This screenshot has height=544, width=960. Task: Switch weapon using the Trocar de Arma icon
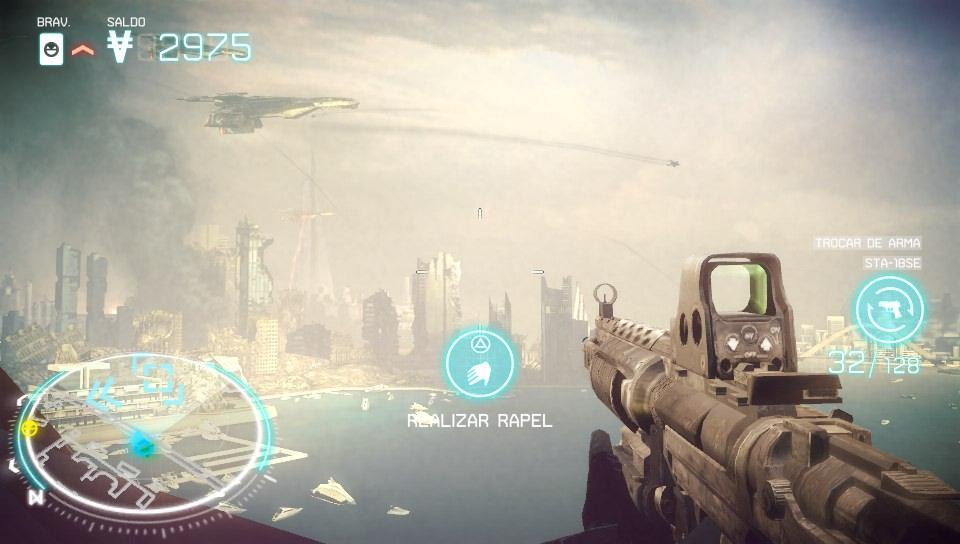[x=889, y=309]
